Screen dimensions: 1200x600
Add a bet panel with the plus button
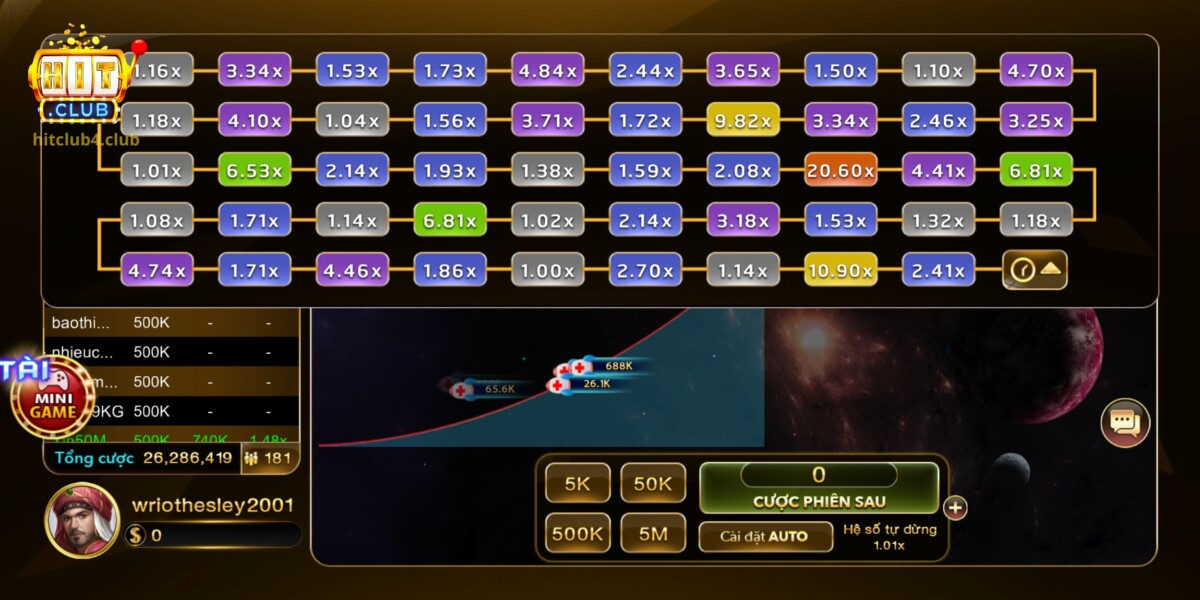coord(956,508)
